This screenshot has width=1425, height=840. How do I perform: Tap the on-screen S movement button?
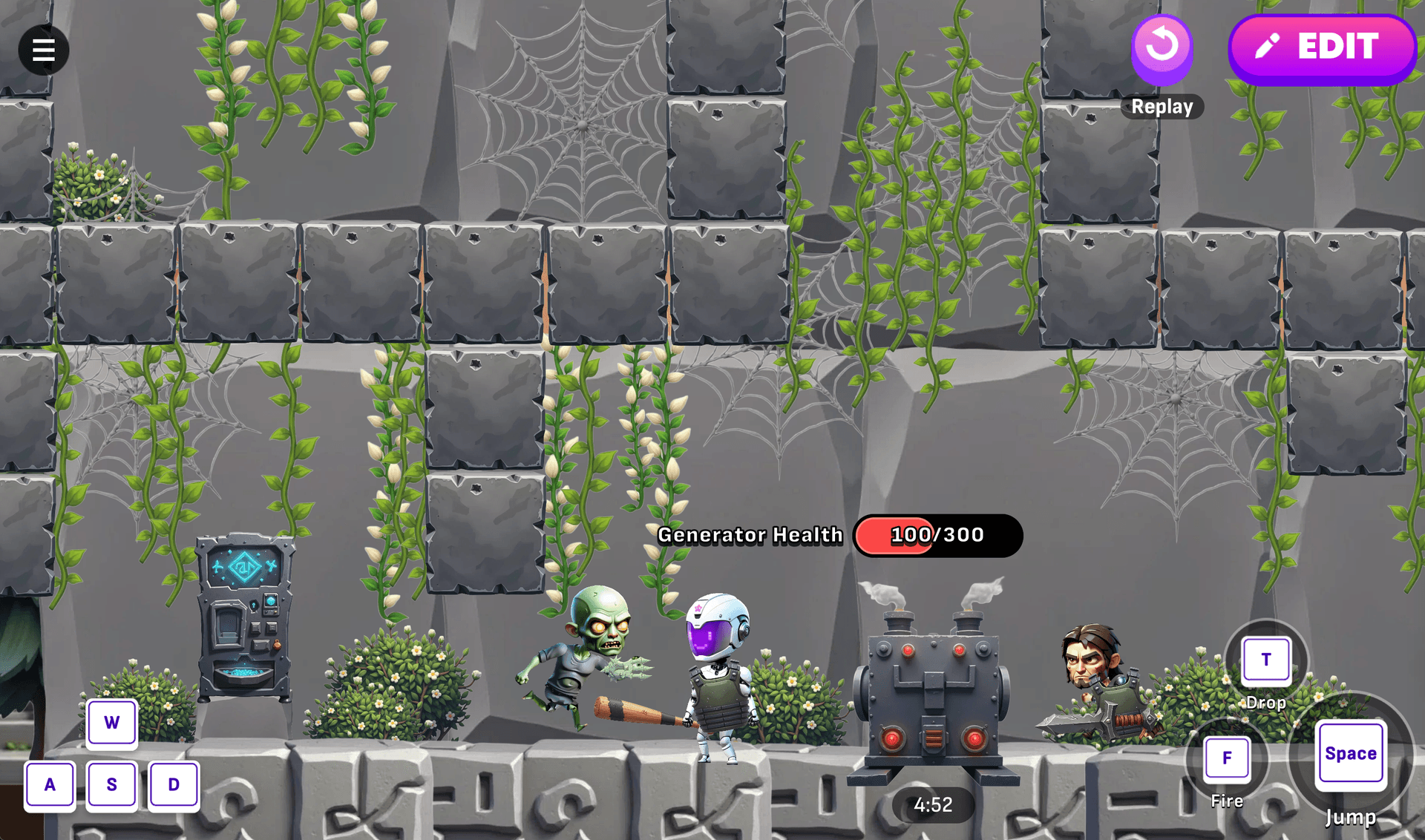click(112, 784)
